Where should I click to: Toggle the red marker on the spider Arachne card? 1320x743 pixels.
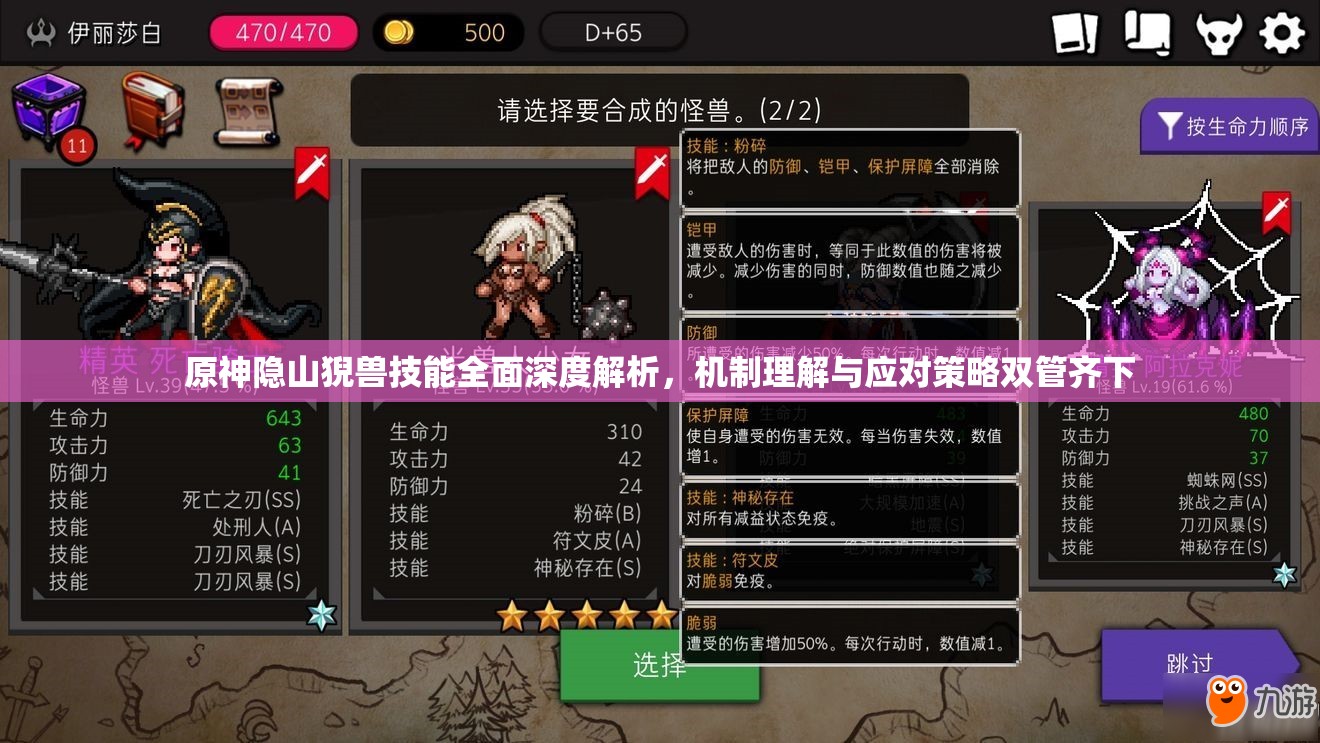pyautogui.click(x=1277, y=213)
